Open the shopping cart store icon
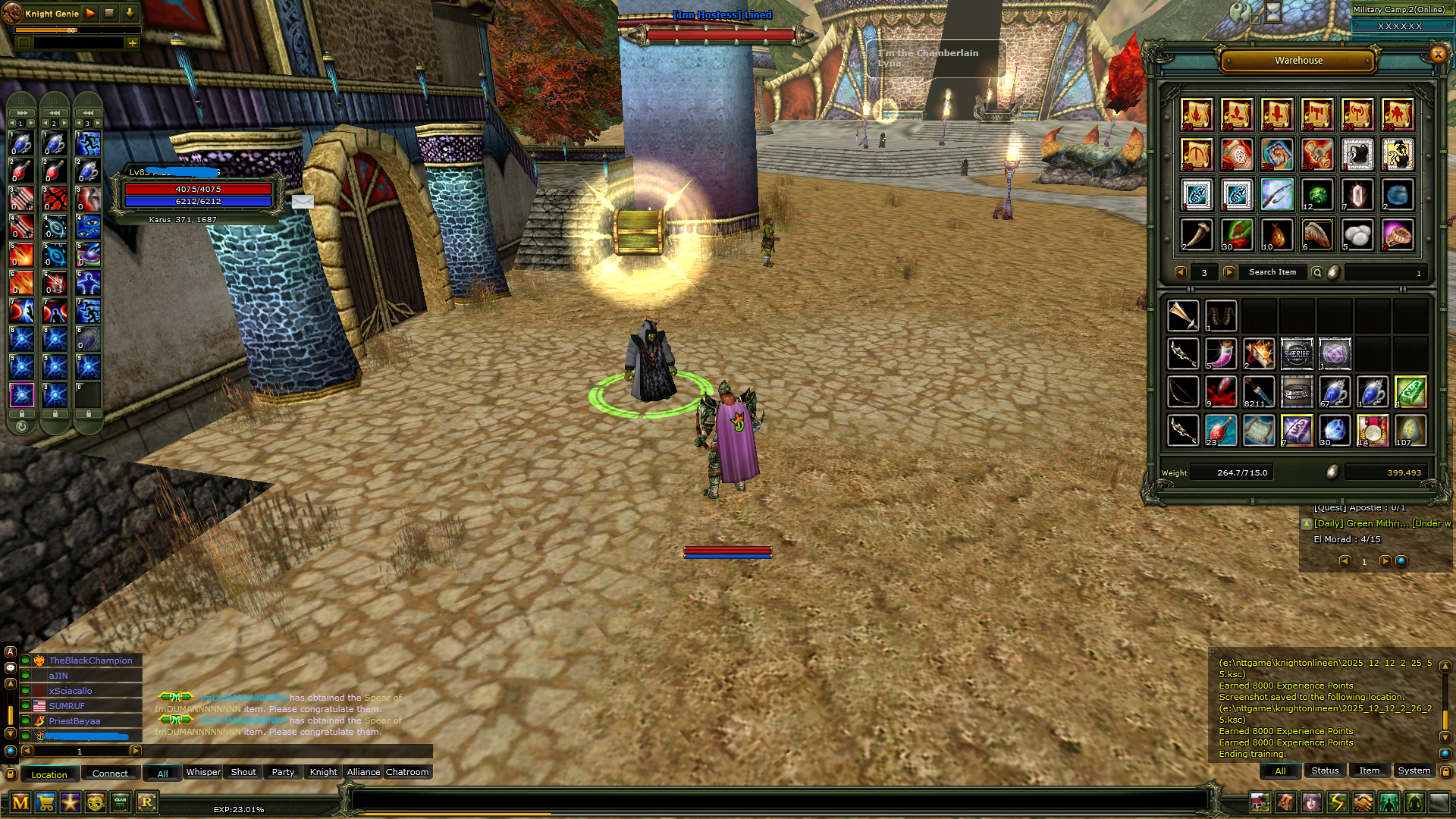The image size is (1456, 819). [45, 802]
